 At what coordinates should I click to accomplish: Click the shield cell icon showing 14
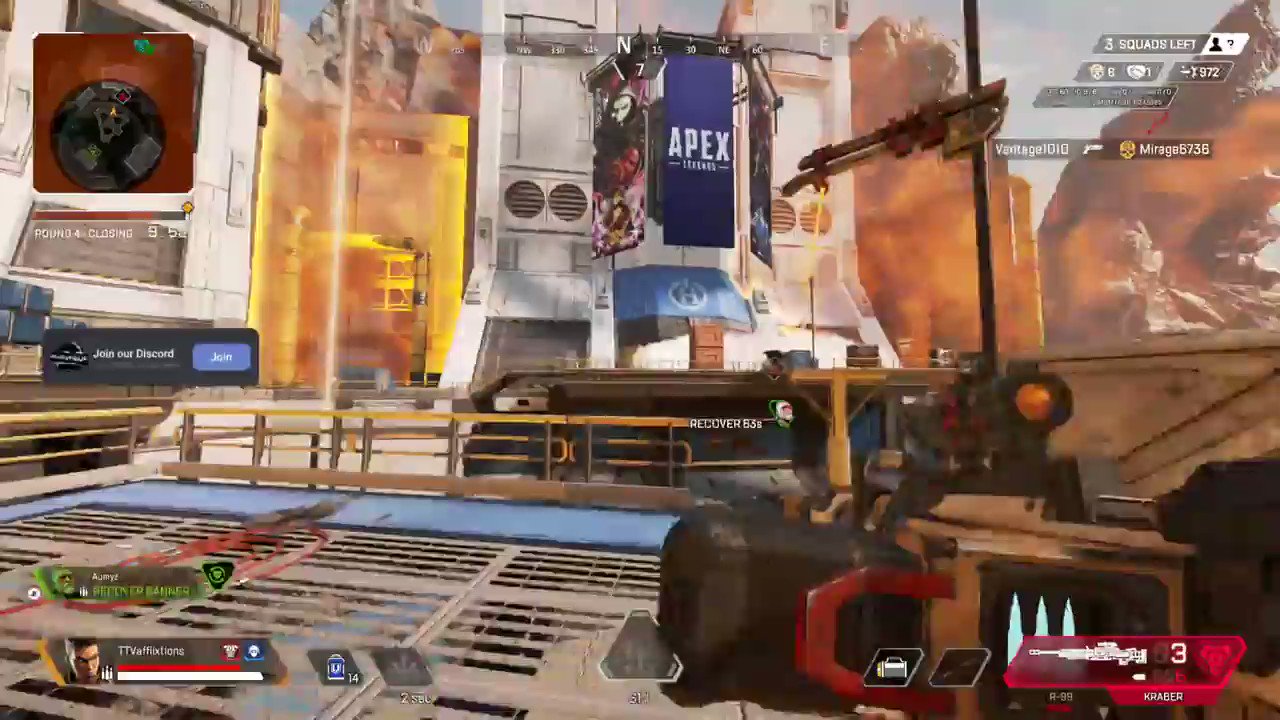click(336, 667)
